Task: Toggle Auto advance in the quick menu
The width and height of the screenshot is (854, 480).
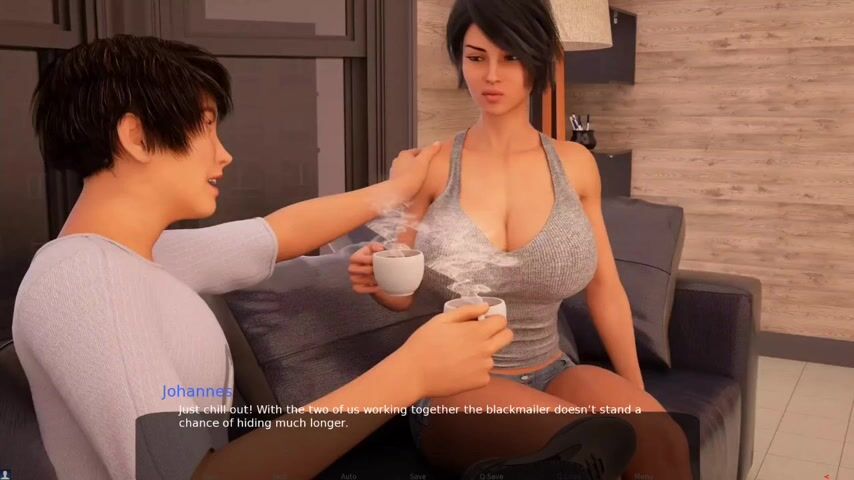Action: pos(348,476)
